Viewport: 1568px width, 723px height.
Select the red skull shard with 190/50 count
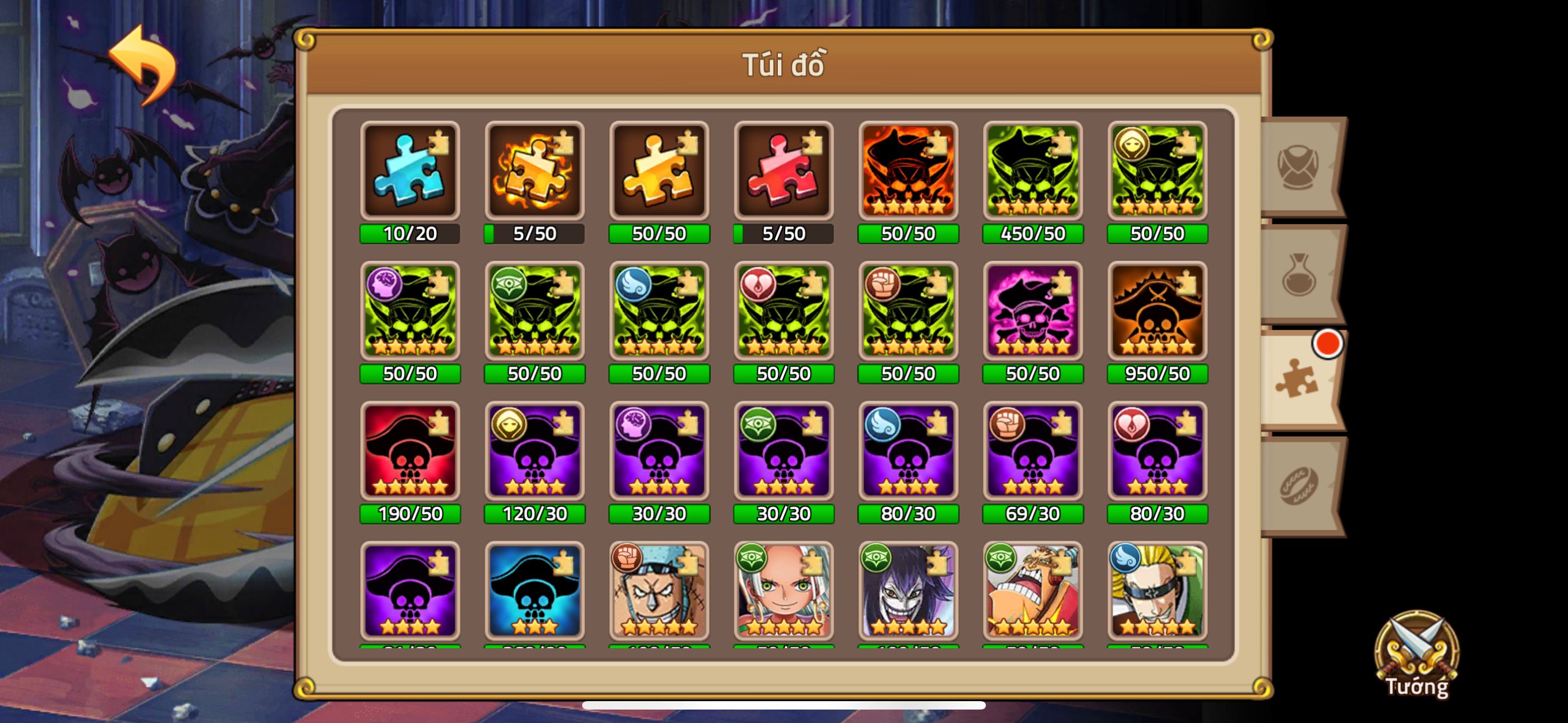[409, 453]
